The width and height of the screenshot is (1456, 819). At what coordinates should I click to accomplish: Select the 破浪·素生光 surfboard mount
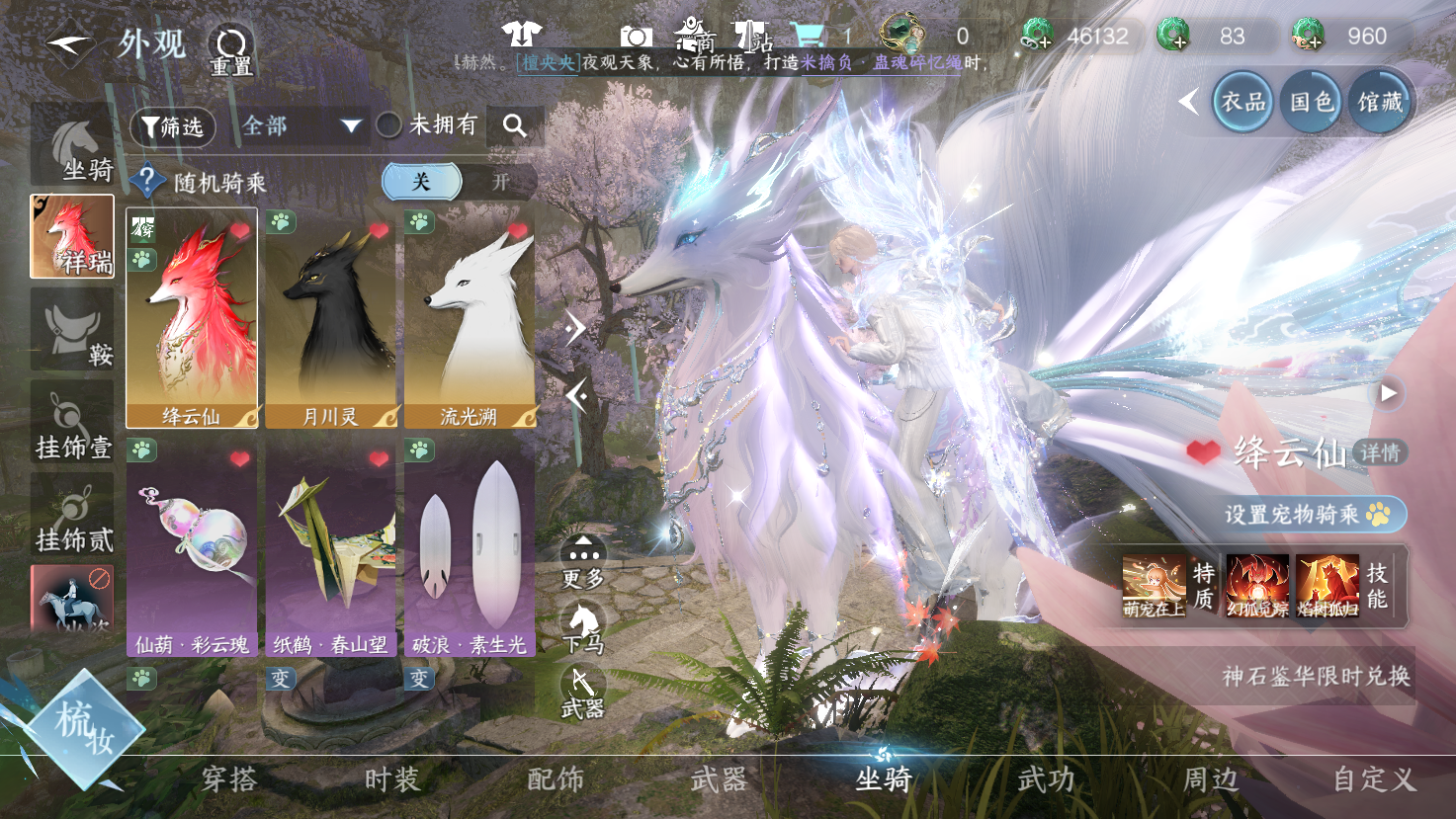470,548
